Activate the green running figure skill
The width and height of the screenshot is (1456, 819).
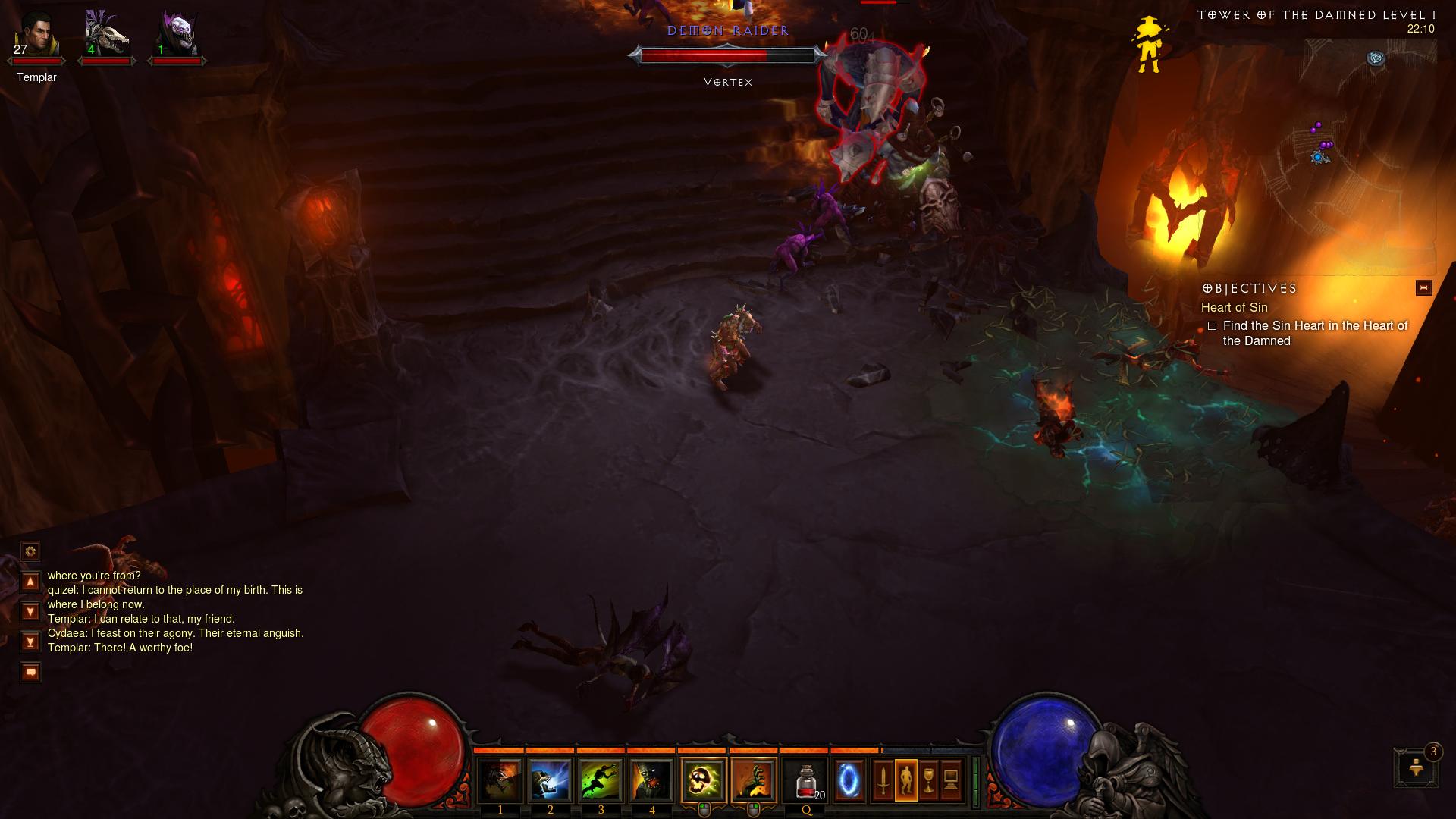601,780
